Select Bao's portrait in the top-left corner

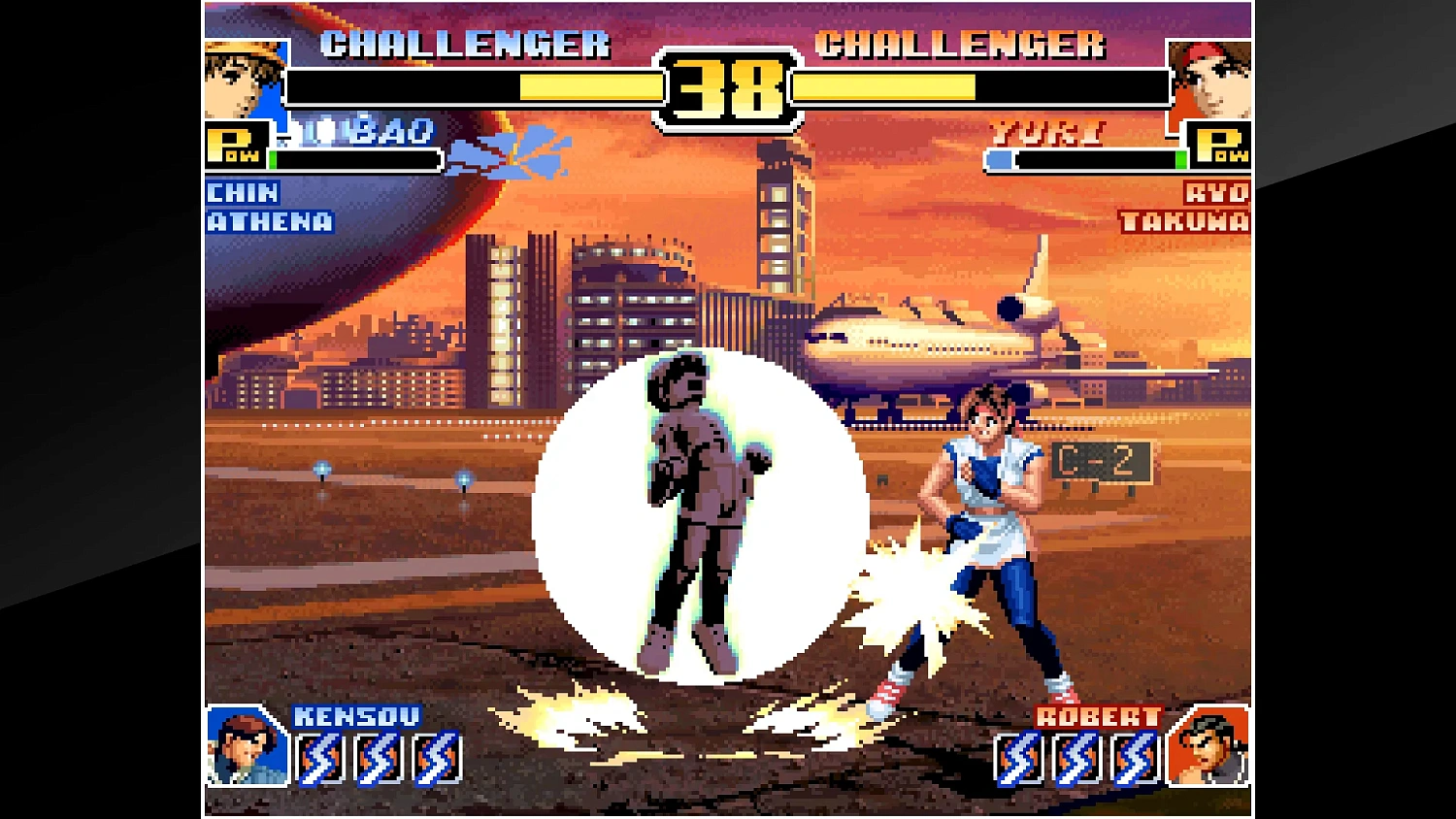243,78
